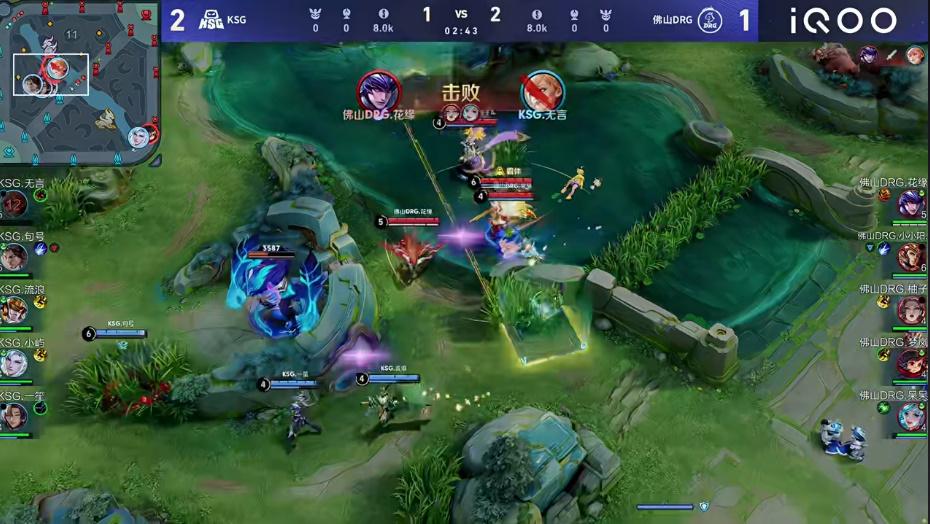Click the minimap in the corner
Viewport: 930px width, 524px height.
tap(80, 82)
